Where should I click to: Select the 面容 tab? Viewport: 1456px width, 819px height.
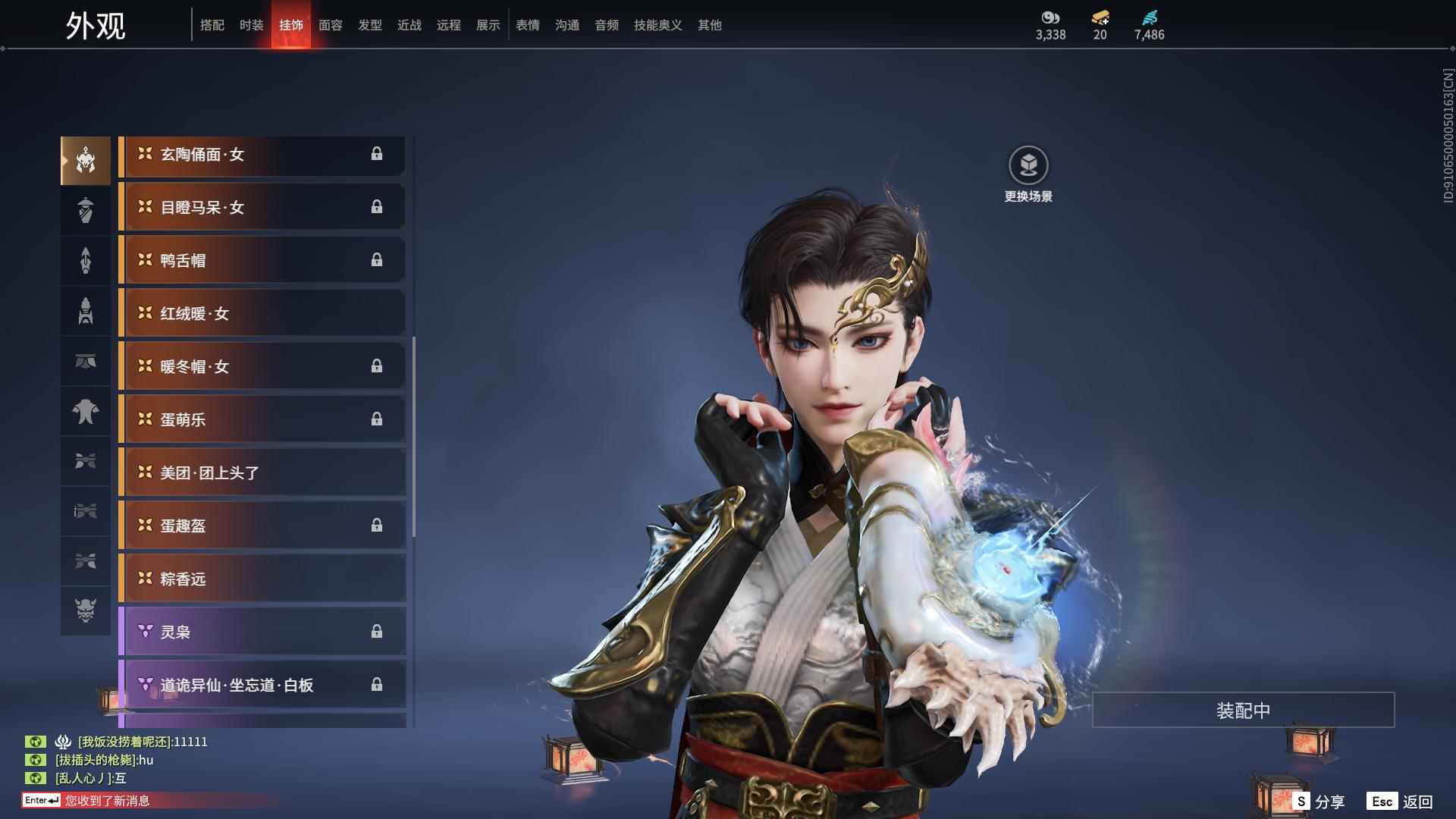pos(331,25)
